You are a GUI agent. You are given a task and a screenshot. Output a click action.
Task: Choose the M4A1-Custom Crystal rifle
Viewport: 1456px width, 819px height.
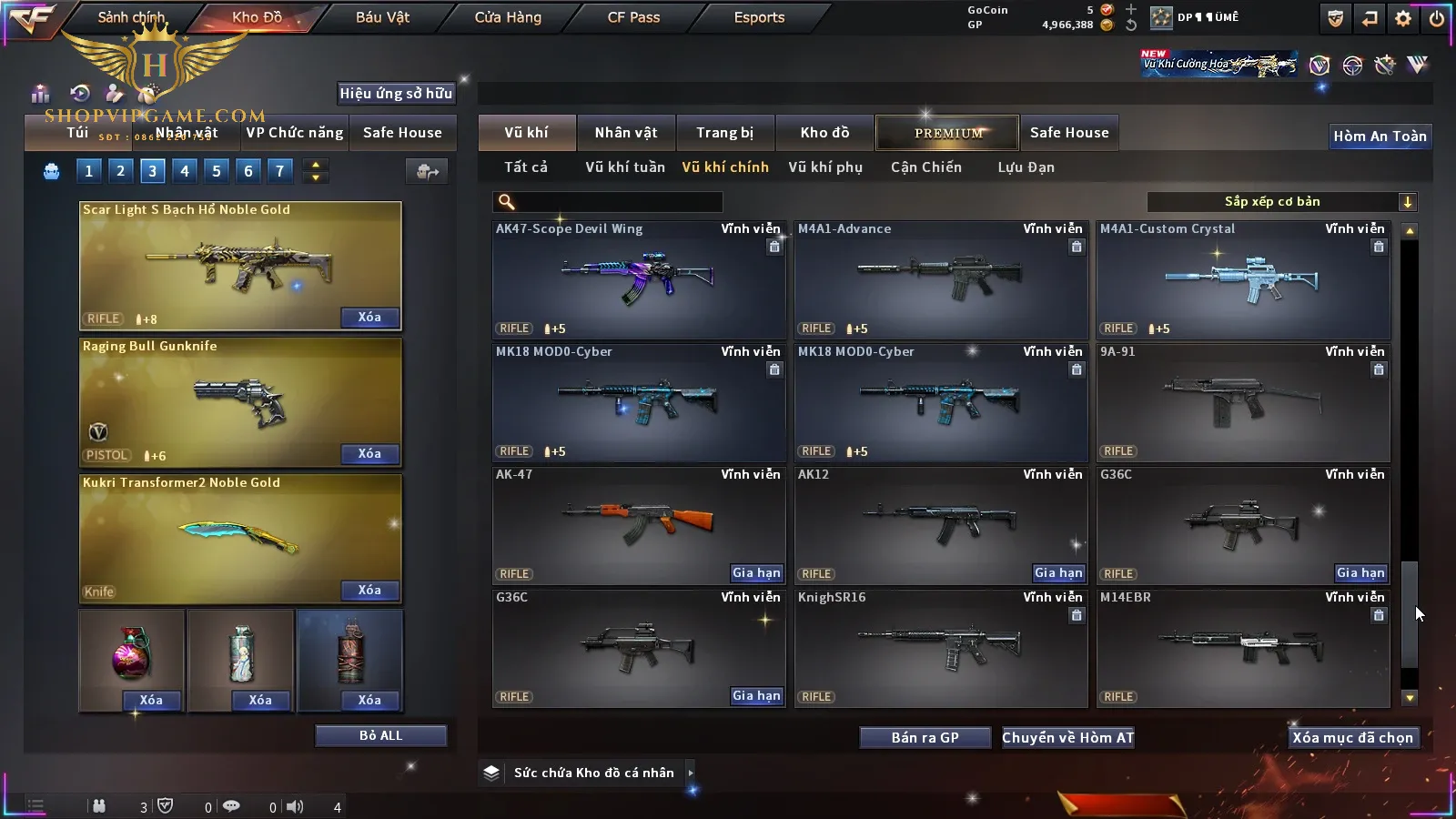[x=1242, y=280]
